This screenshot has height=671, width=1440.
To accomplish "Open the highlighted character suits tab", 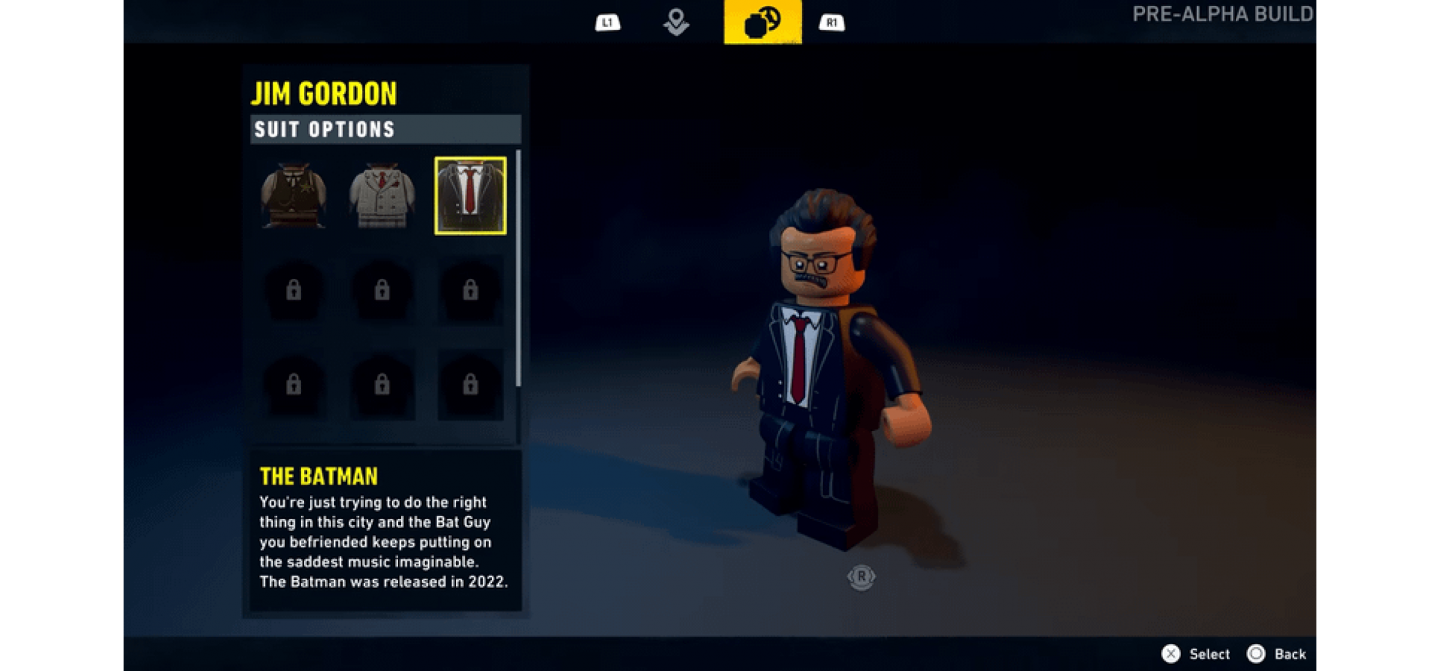I will [762, 22].
